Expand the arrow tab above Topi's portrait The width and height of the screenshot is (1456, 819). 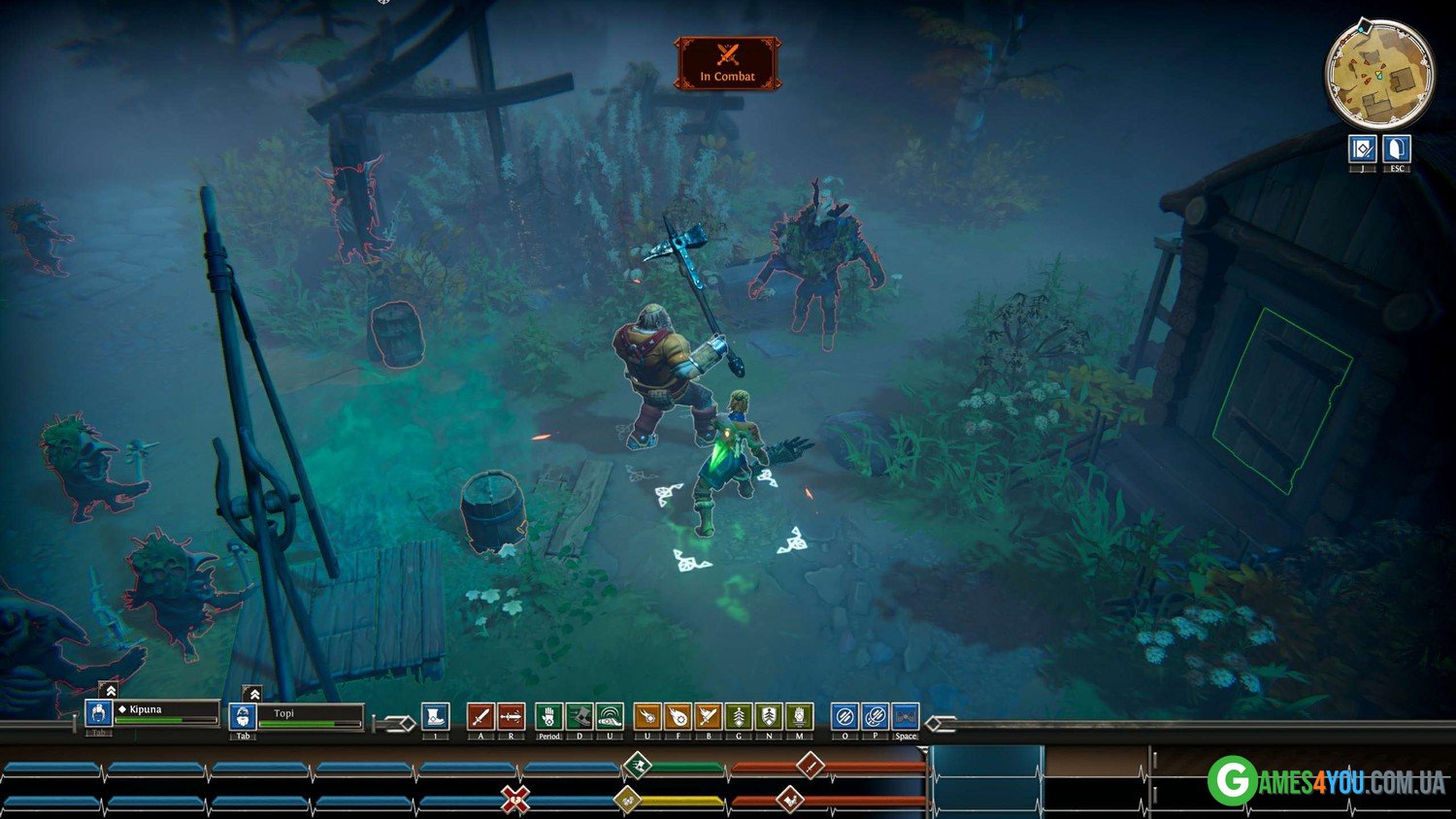click(253, 694)
